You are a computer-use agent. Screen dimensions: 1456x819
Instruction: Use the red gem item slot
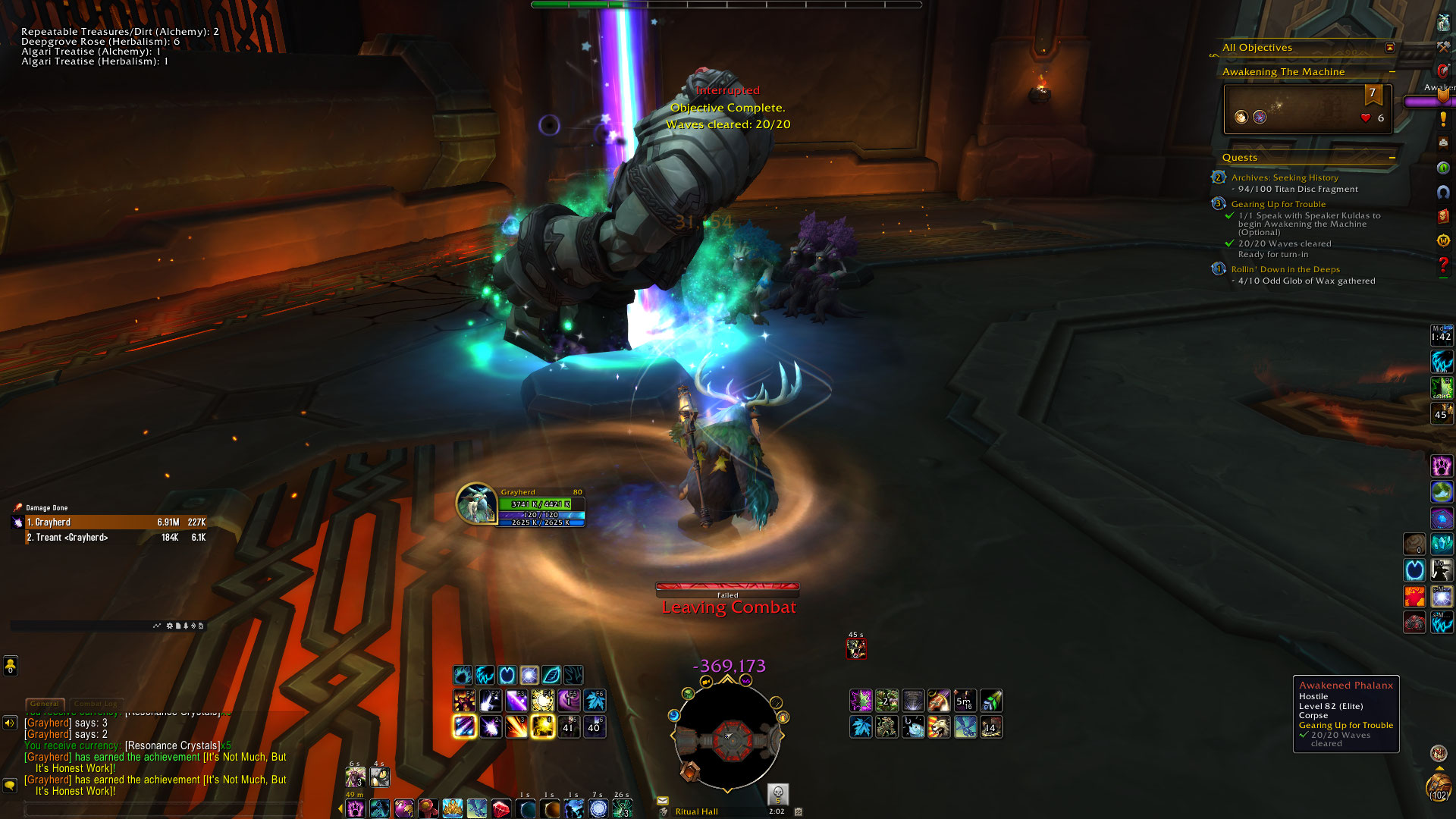point(501,809)
